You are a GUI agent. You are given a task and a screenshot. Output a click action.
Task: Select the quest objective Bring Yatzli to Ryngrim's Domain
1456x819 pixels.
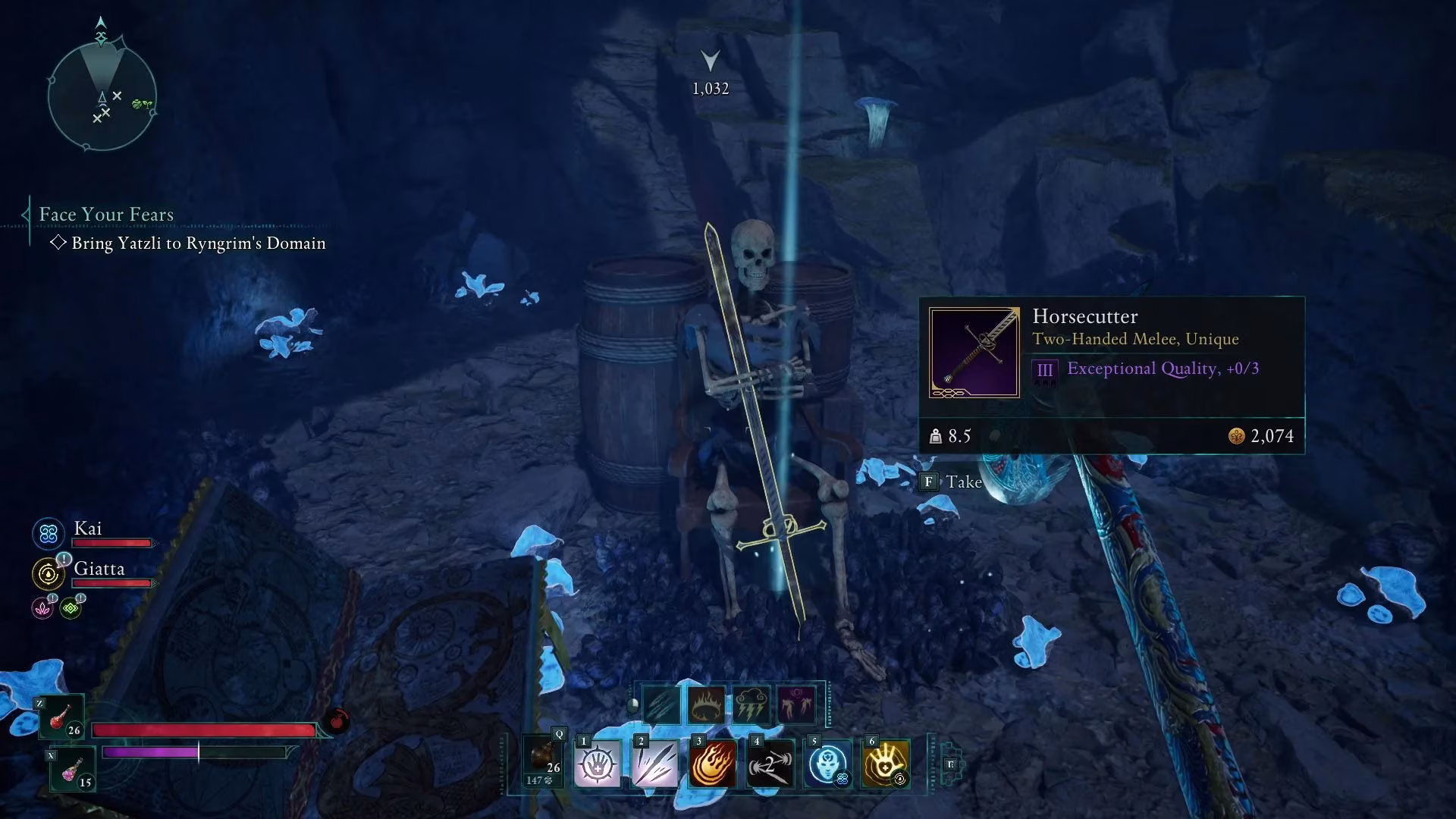pyautogui.click(x=197, y=243)
